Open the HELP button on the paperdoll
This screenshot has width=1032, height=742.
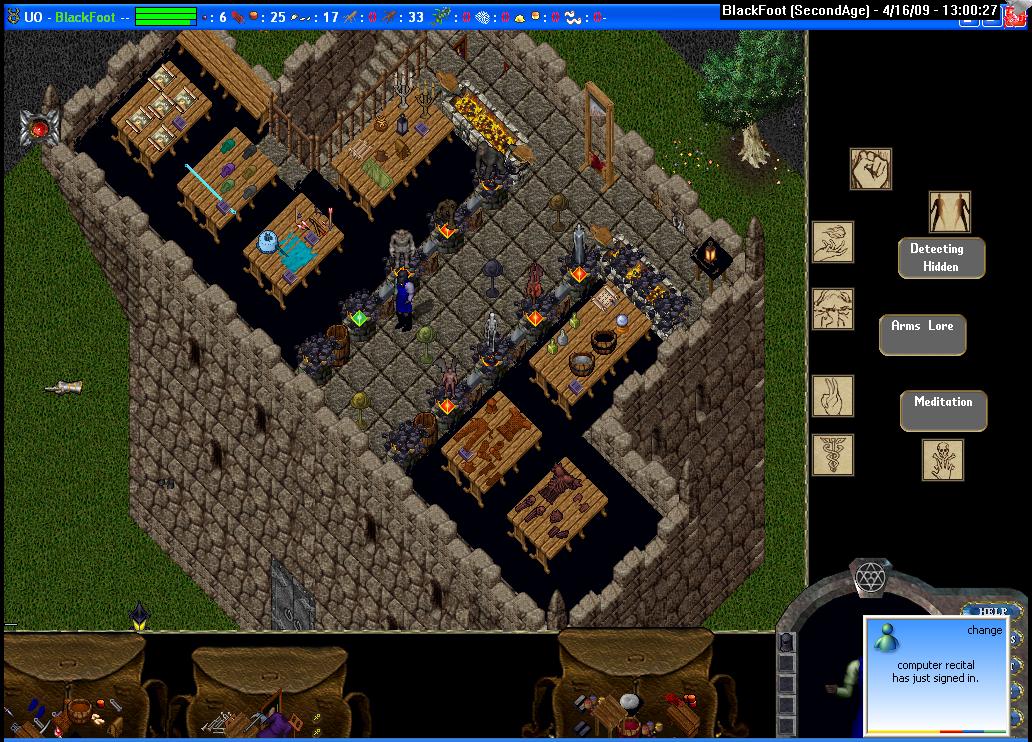pos(990,611)
